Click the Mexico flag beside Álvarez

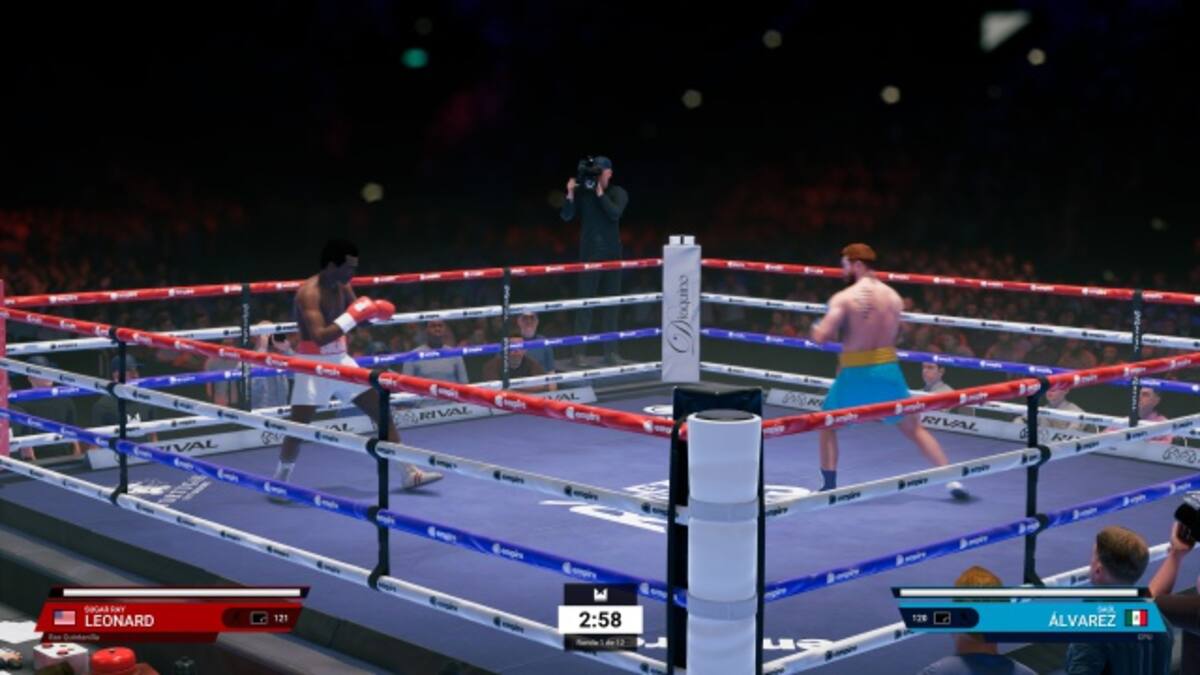(1135, 618)
